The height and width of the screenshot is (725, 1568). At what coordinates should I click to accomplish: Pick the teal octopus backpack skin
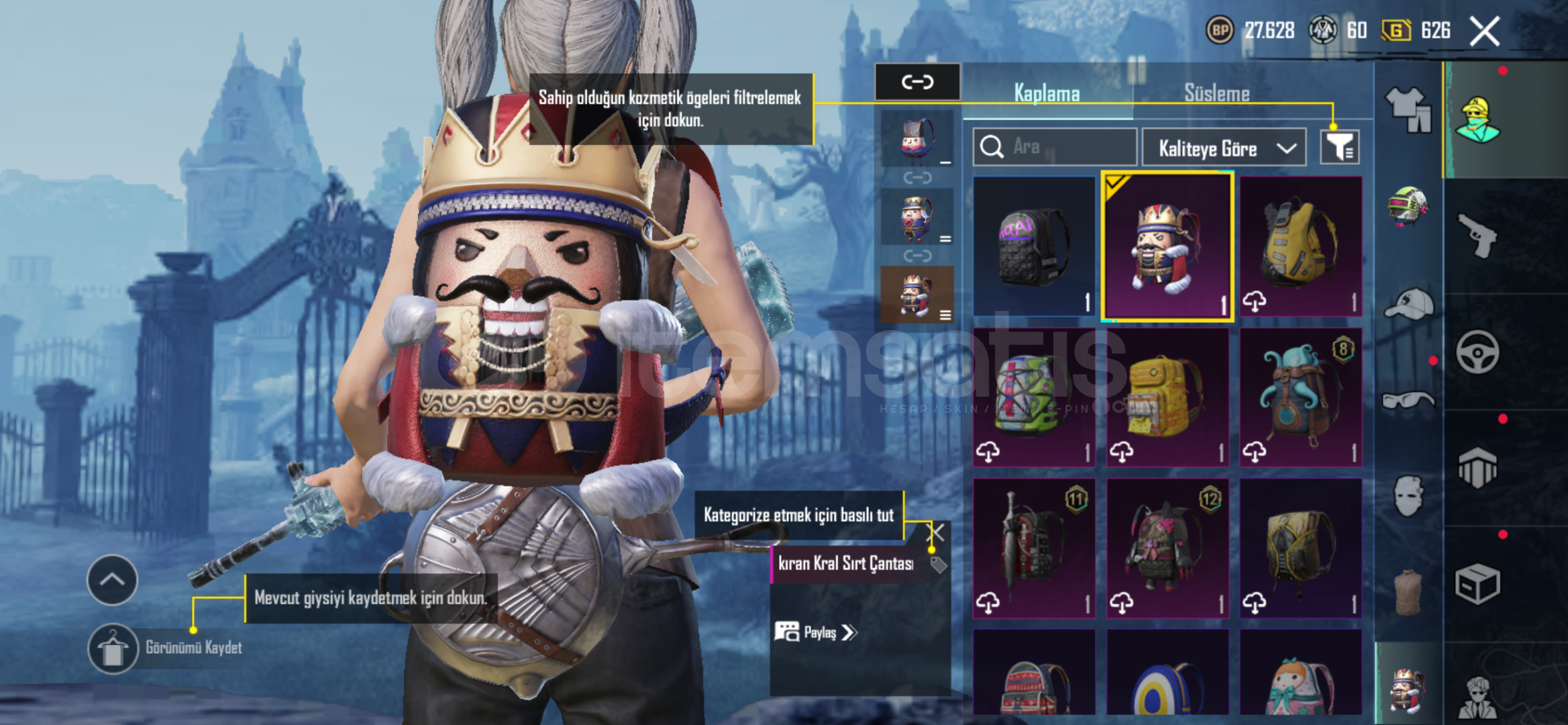pos(1300,397)
